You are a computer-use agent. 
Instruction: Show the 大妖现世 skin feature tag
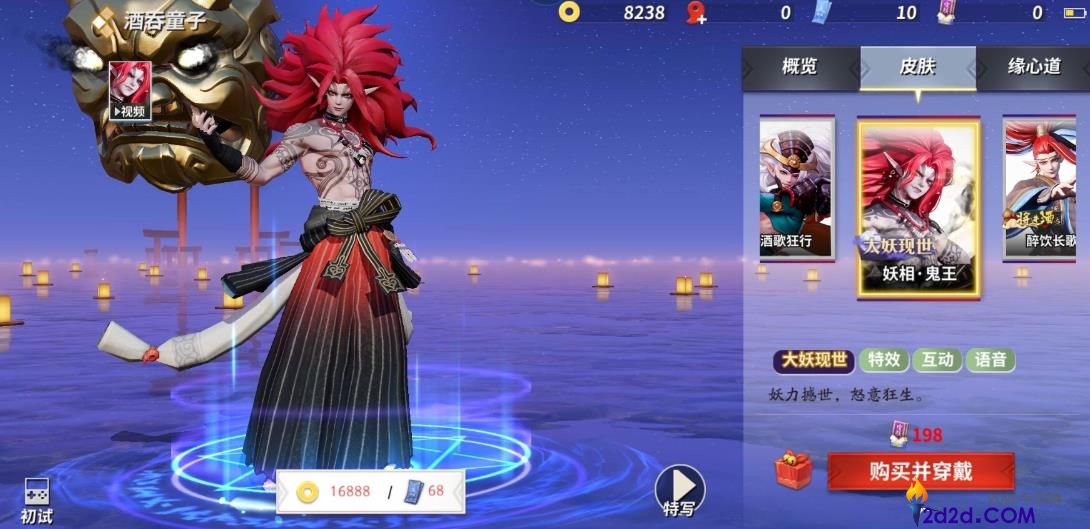pyautogui.click(x=816, y=360)
